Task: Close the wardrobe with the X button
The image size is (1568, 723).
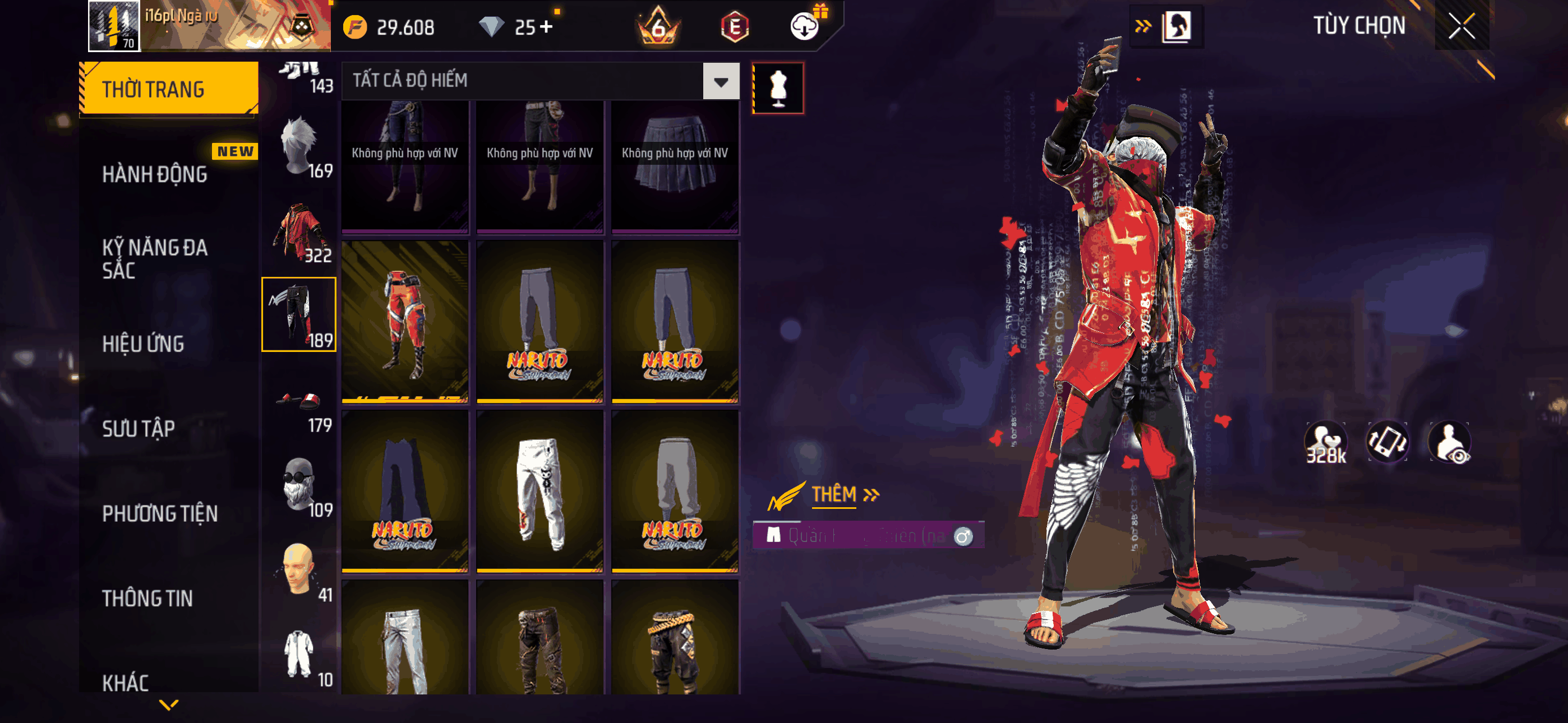Action: click(x=1461, y=26)
